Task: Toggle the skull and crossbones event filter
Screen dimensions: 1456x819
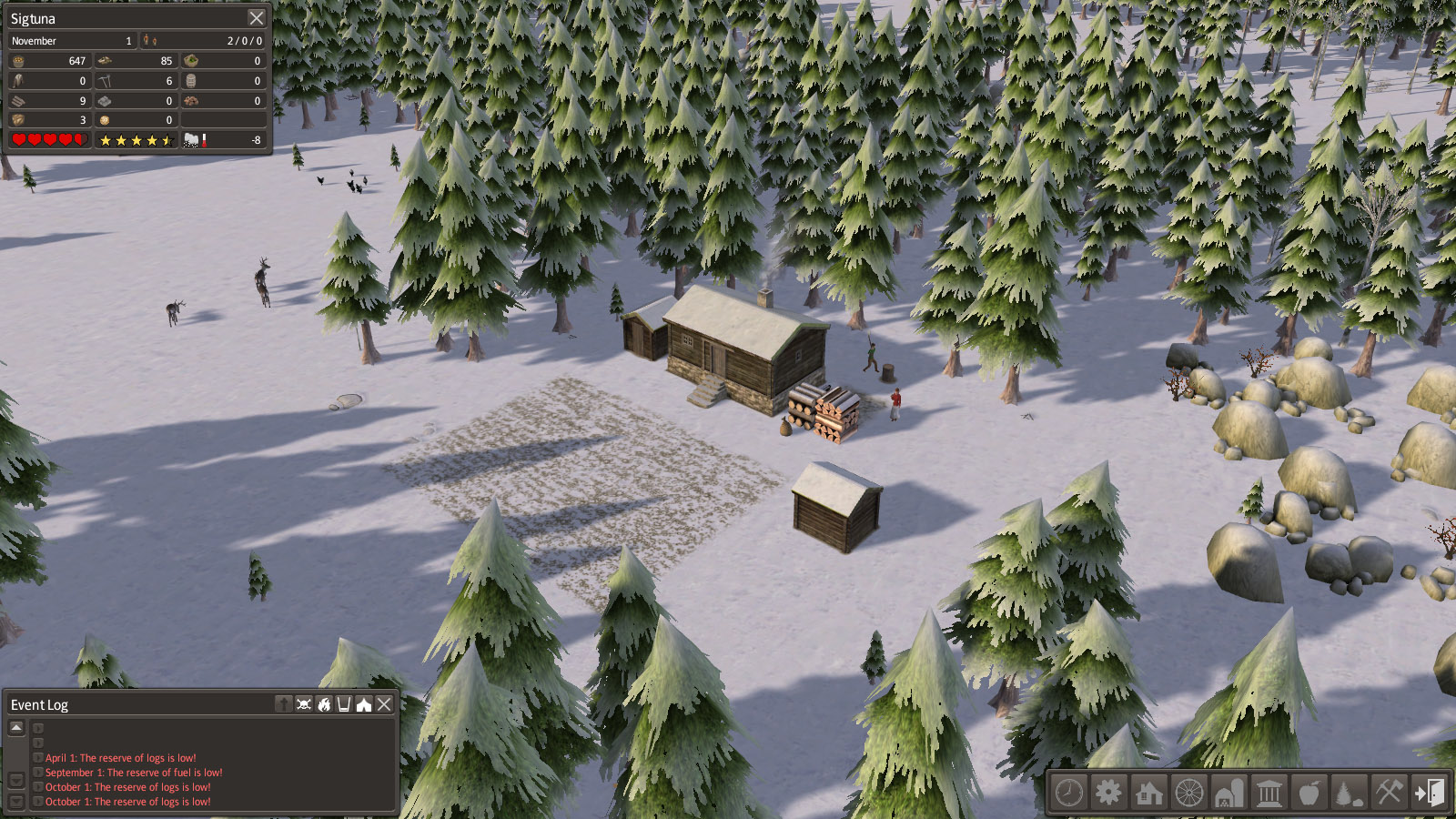Action: [x=304, y=704]
